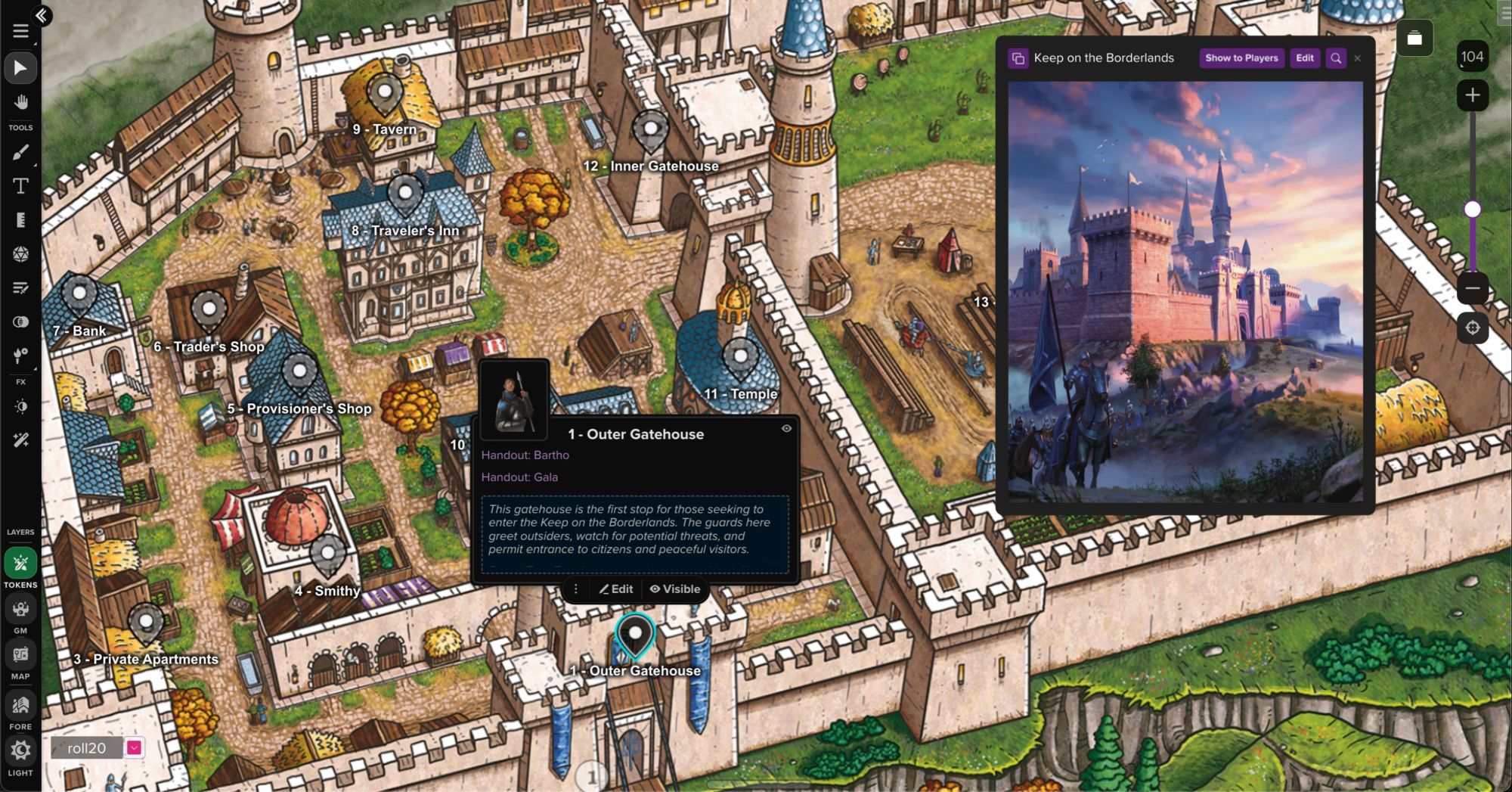Open the three-dot menu on the gatehouse card
The height and width of the screenshot is (792, 1512).
[576, 589]
